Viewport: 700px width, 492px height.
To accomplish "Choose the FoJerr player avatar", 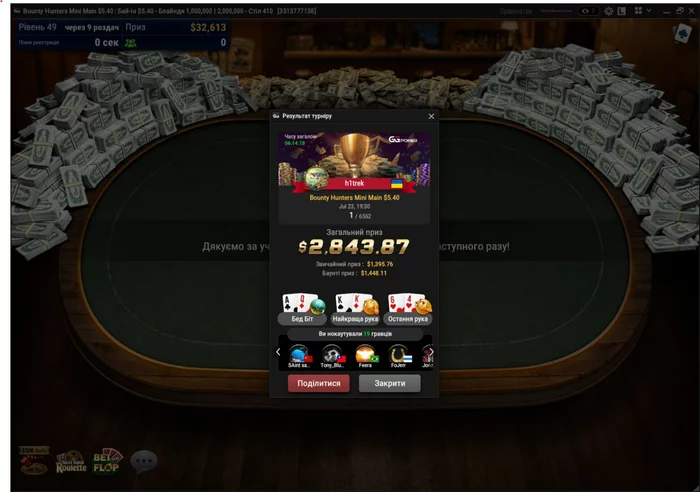I will coord(399,354).
